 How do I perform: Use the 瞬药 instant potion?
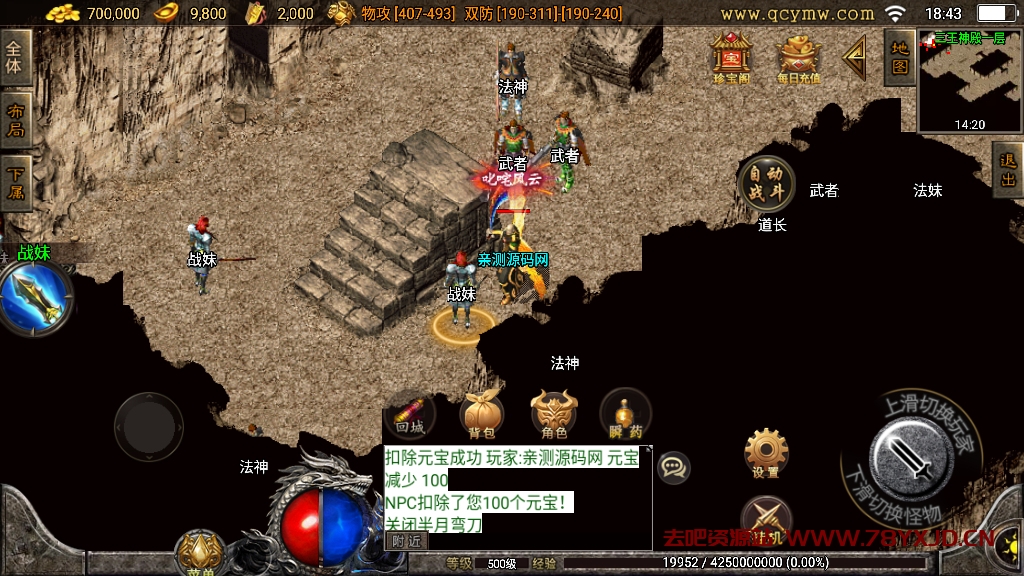[626, 414]
